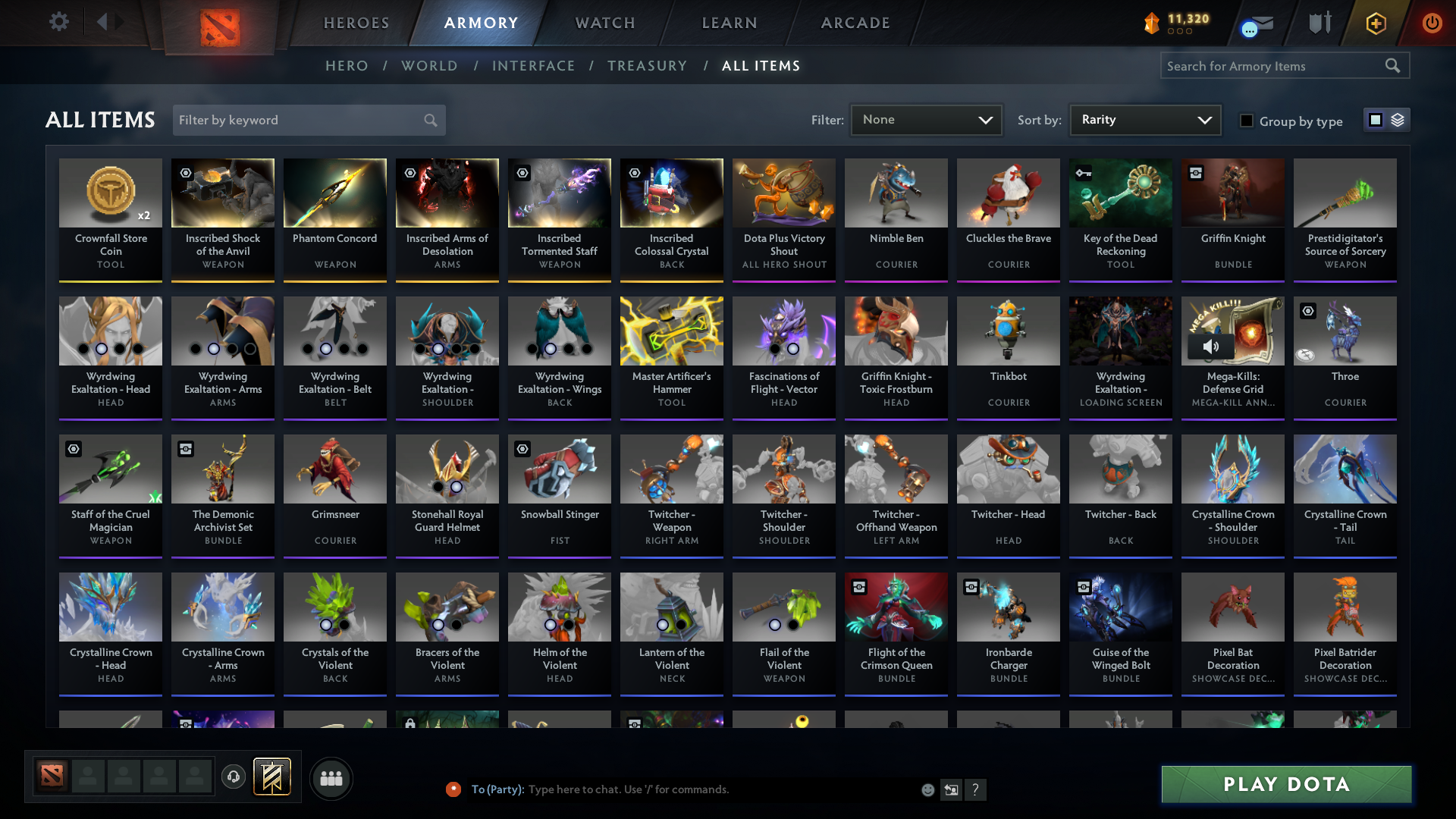
Task: Toggle the single-square grid view option
Action: tap(1376, 119)
